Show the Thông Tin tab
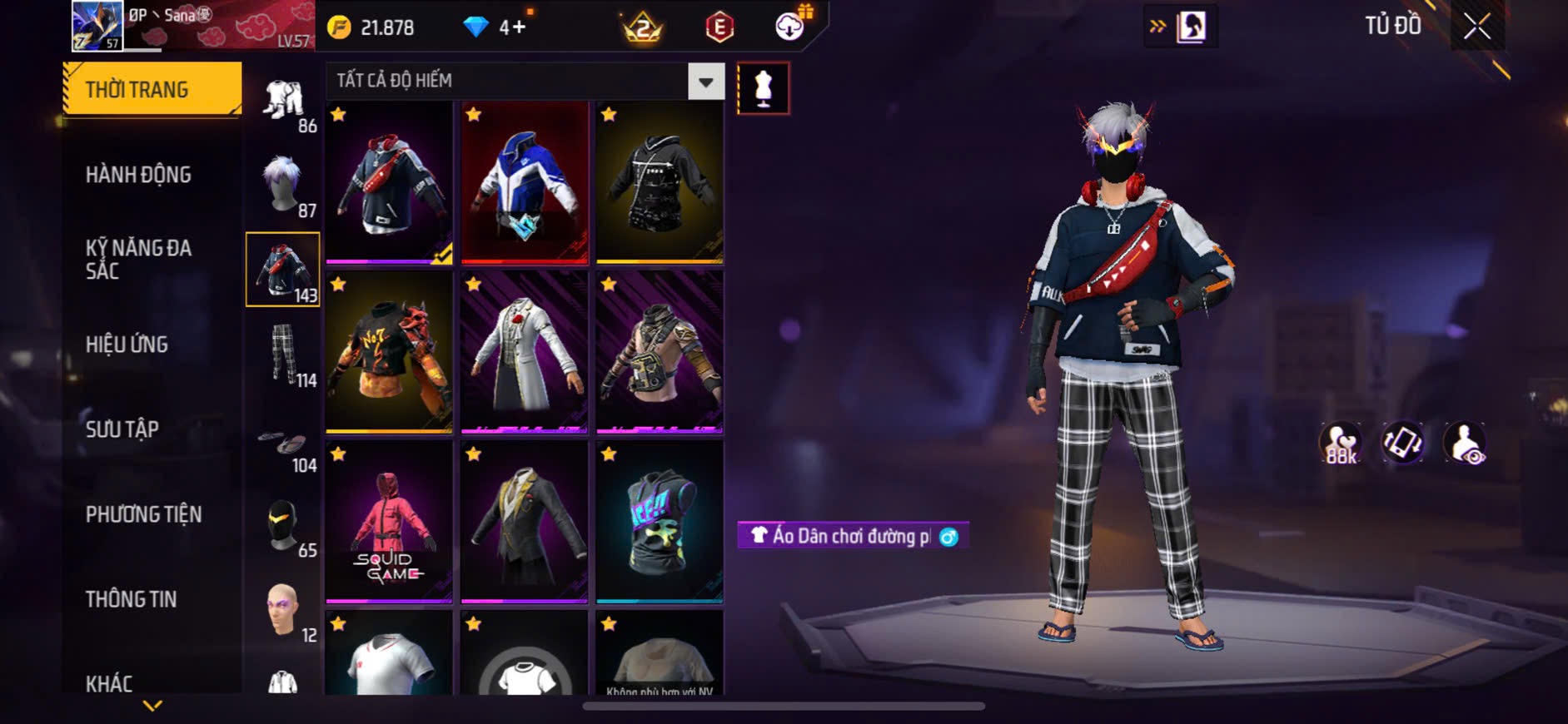 (131, 599)
